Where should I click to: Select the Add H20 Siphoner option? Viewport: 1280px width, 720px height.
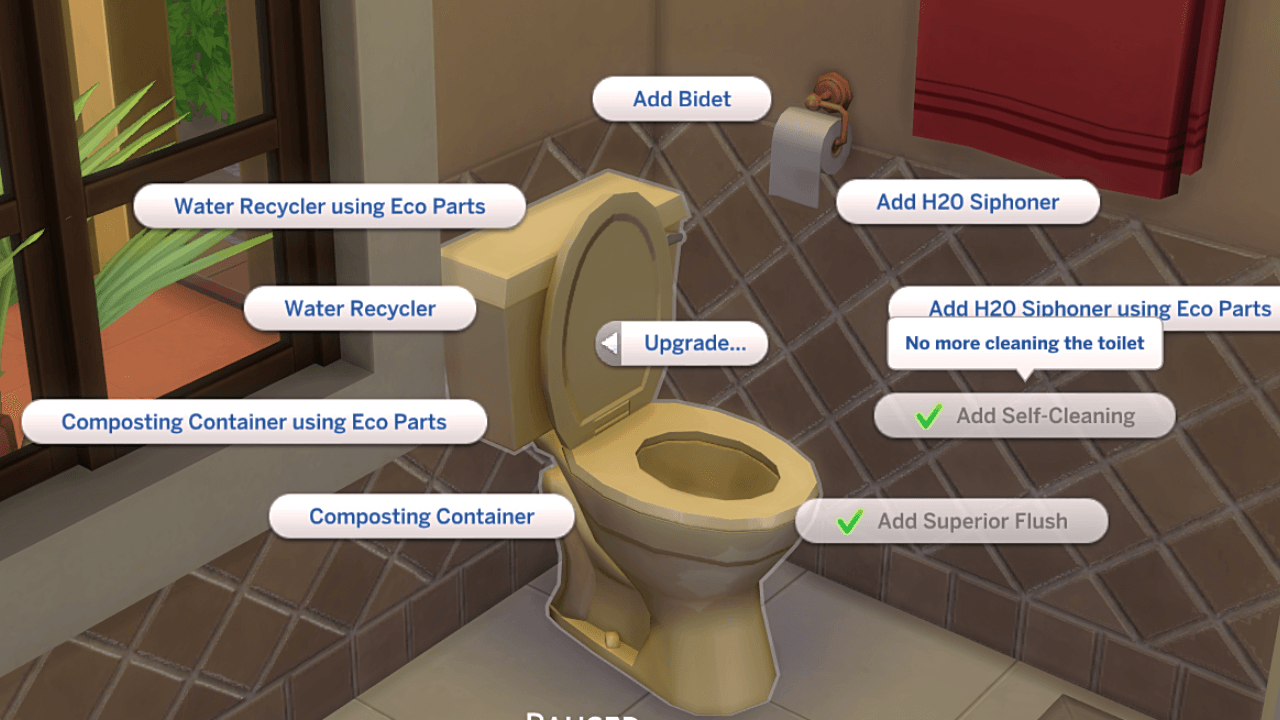point(967,201)
